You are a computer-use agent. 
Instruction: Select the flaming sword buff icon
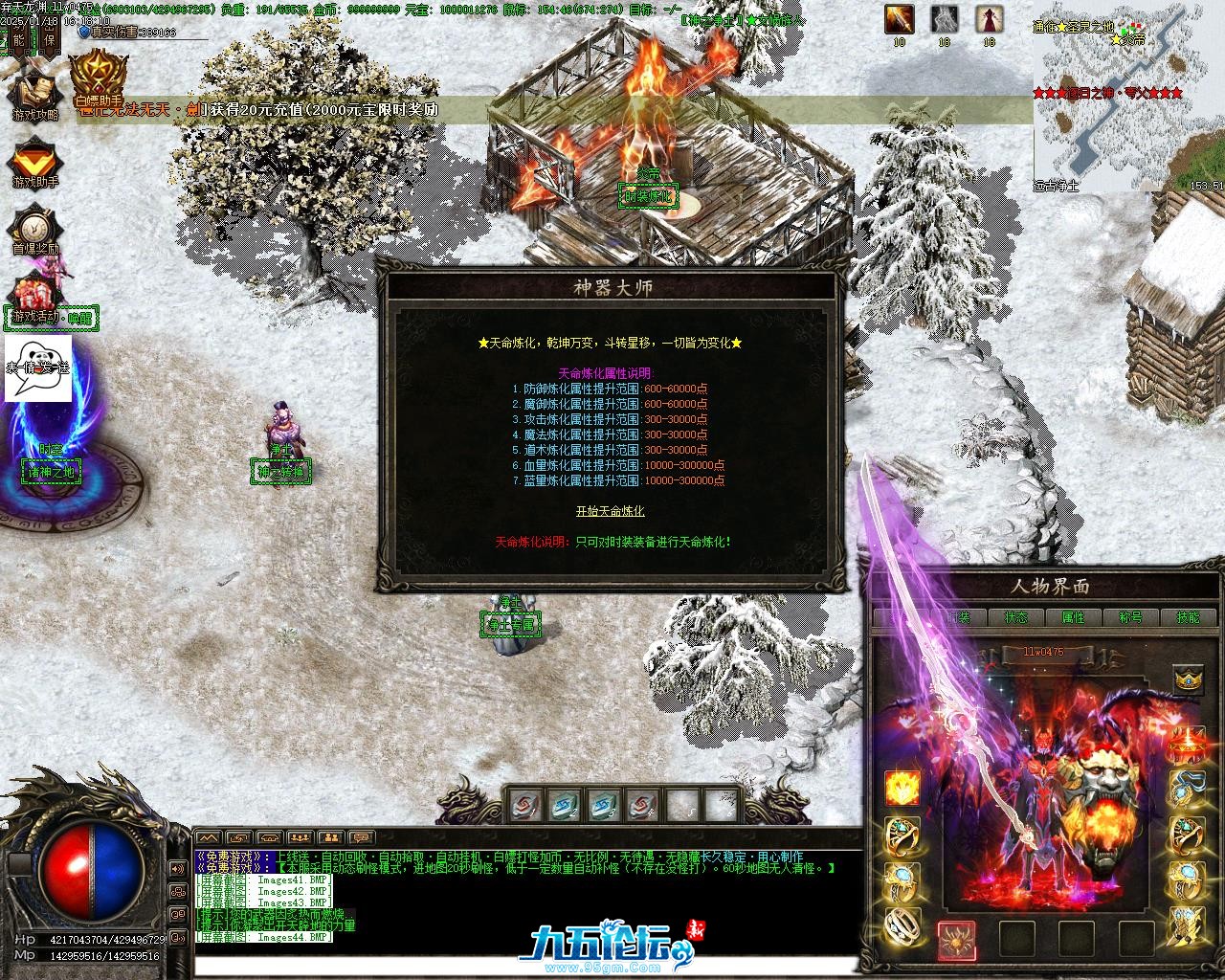(899, 19)
